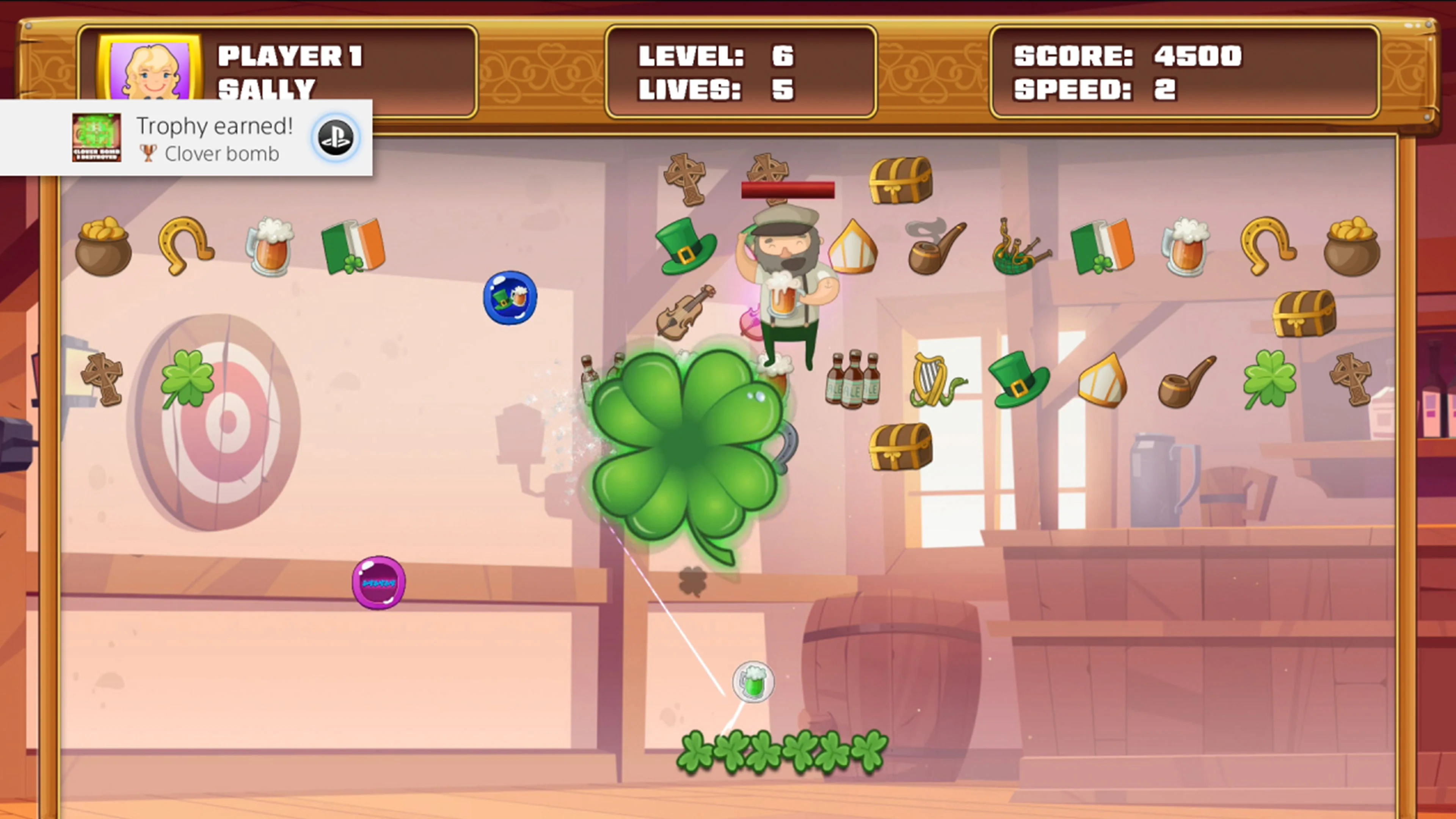Open the Trophy earned Clover bomb notification
Viewport: 1456px width, 819px height.
[187, 137]
